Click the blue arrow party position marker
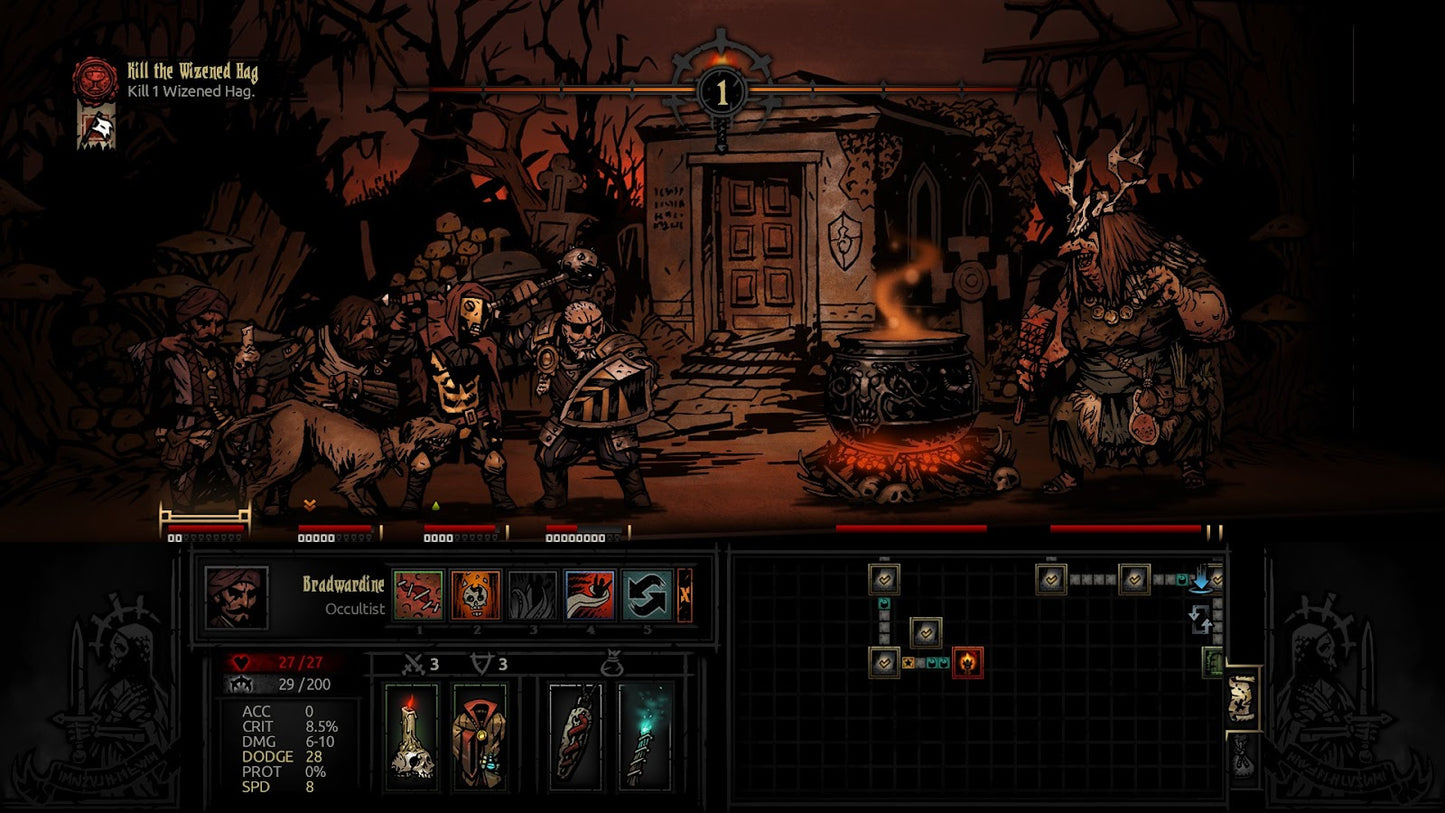1445x813 pixels. 1203,581
